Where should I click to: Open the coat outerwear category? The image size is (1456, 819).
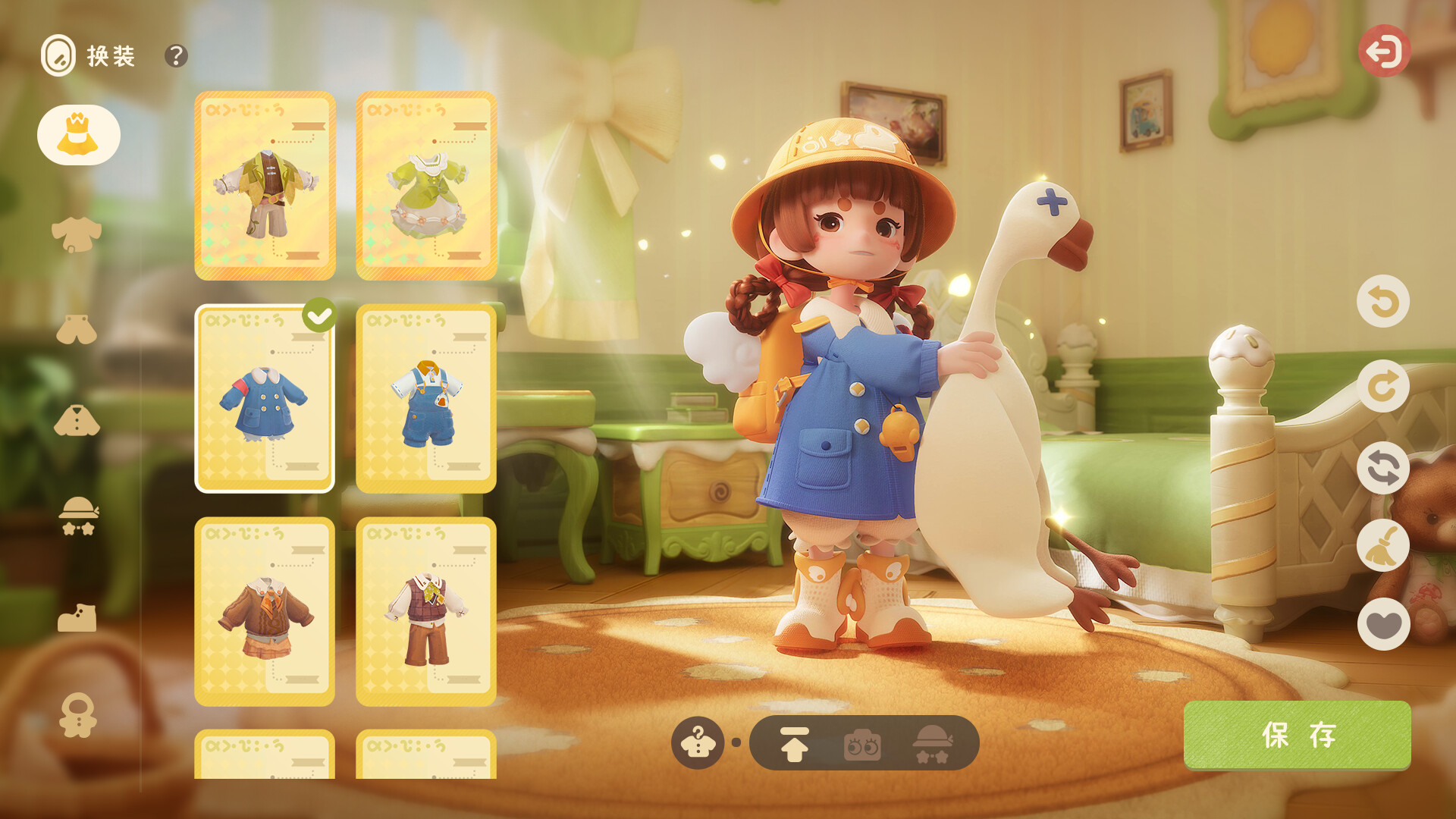(x=77, y=421)
